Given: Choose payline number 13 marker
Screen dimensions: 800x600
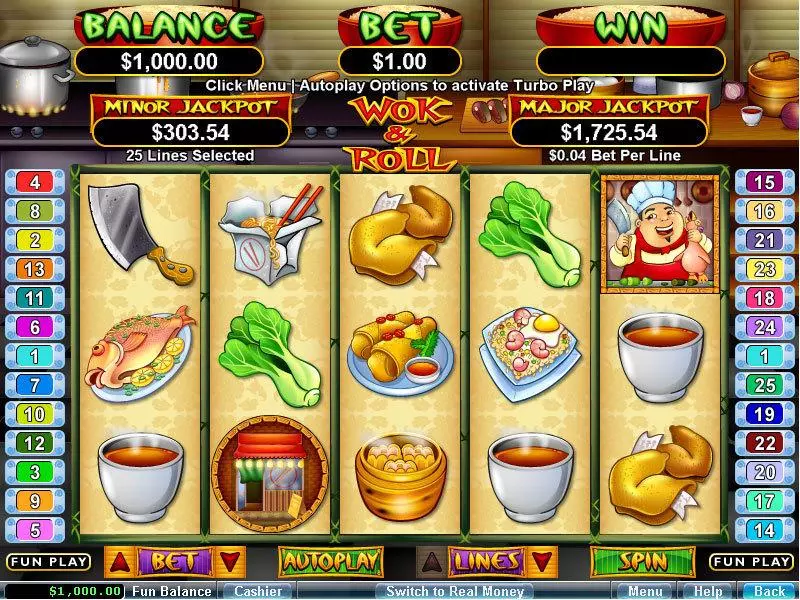Looking at the screenshot, I should click(x=35, y=269).
